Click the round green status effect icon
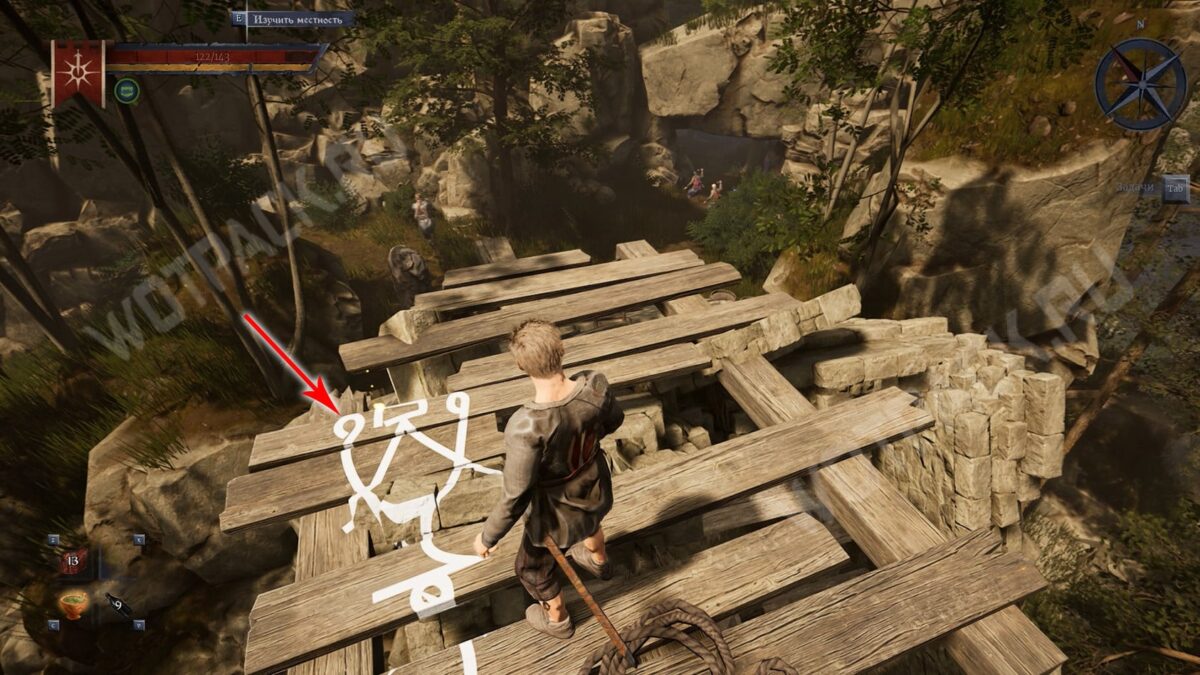This screenshot has width=1200, height=675. (126, 91)
